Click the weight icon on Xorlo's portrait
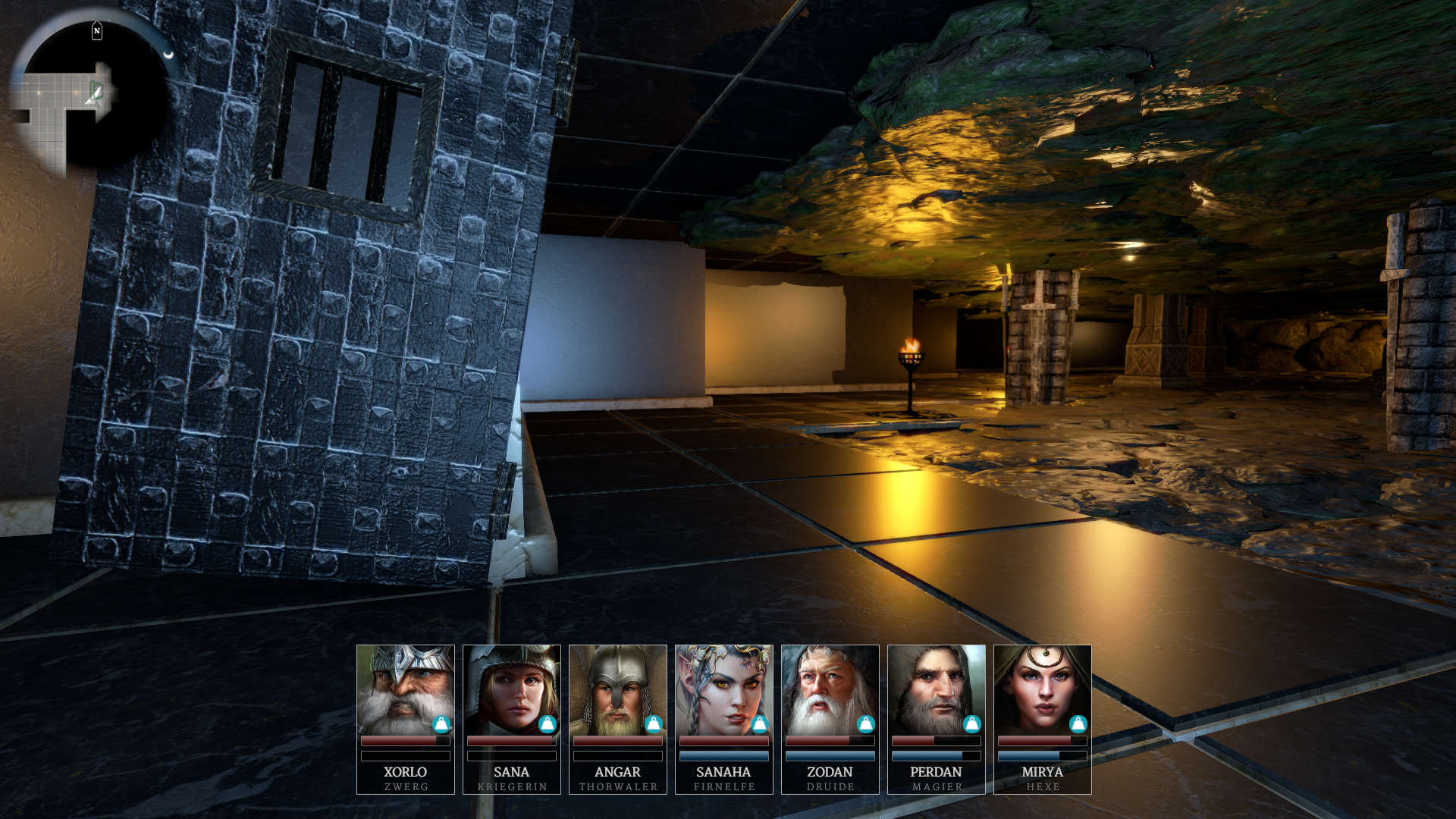 (441, 724)
